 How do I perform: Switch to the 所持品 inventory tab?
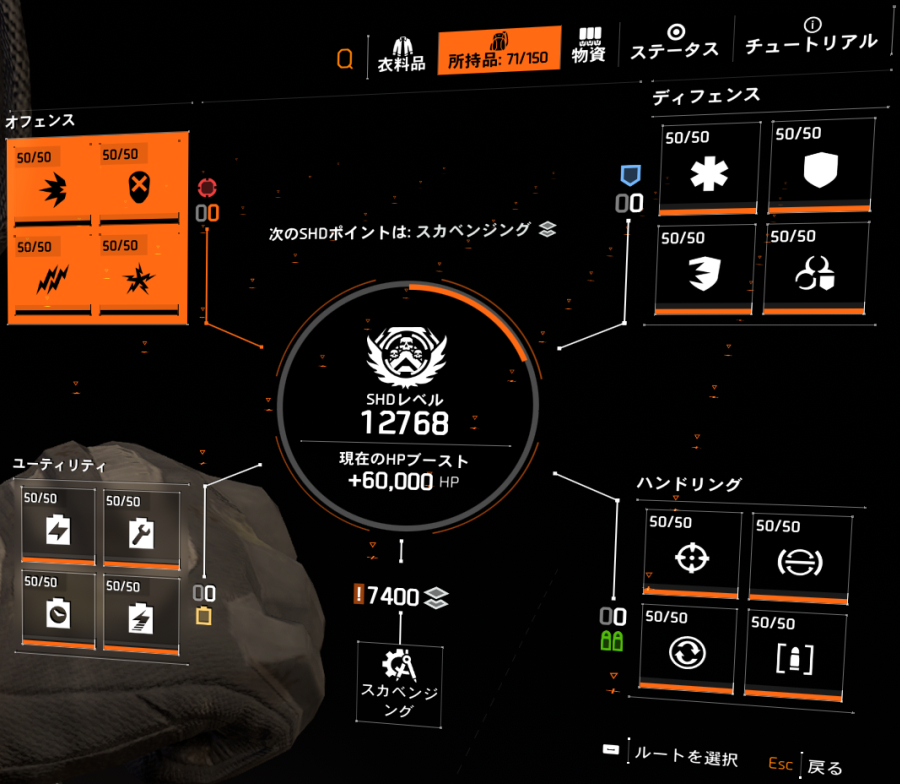coord(498,51)
